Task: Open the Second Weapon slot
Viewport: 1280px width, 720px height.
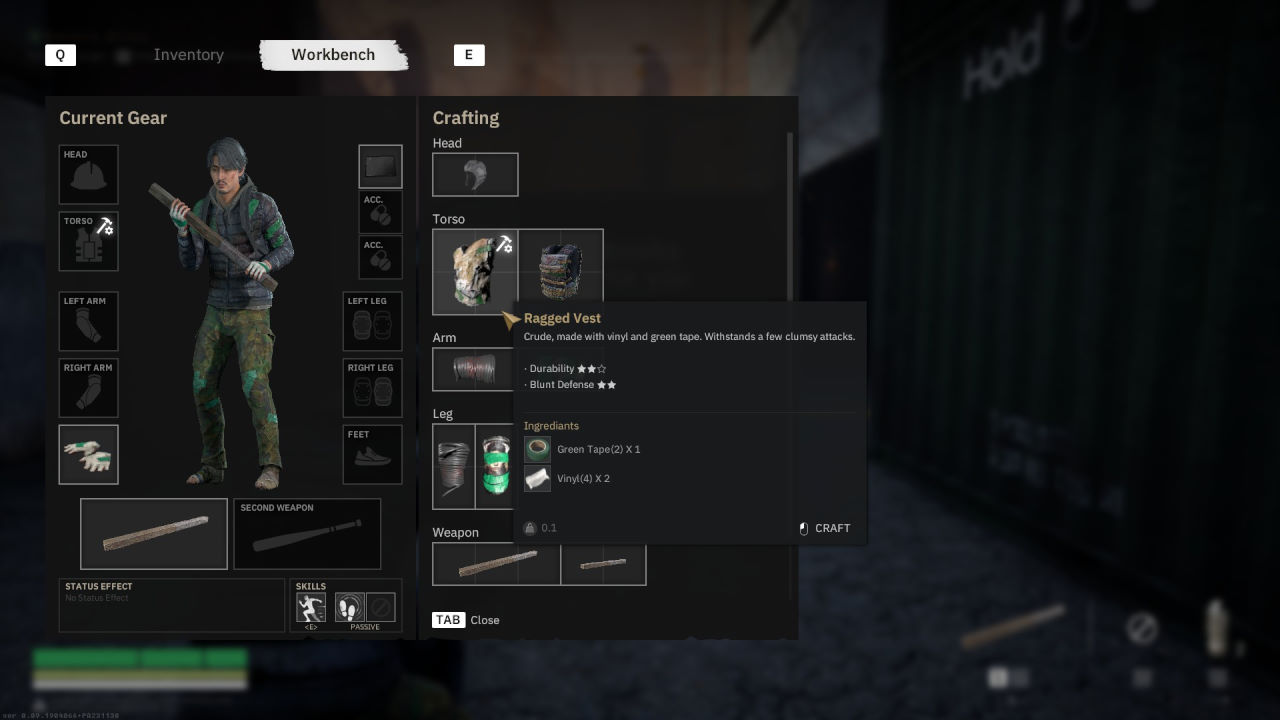Action: point(307,534)
